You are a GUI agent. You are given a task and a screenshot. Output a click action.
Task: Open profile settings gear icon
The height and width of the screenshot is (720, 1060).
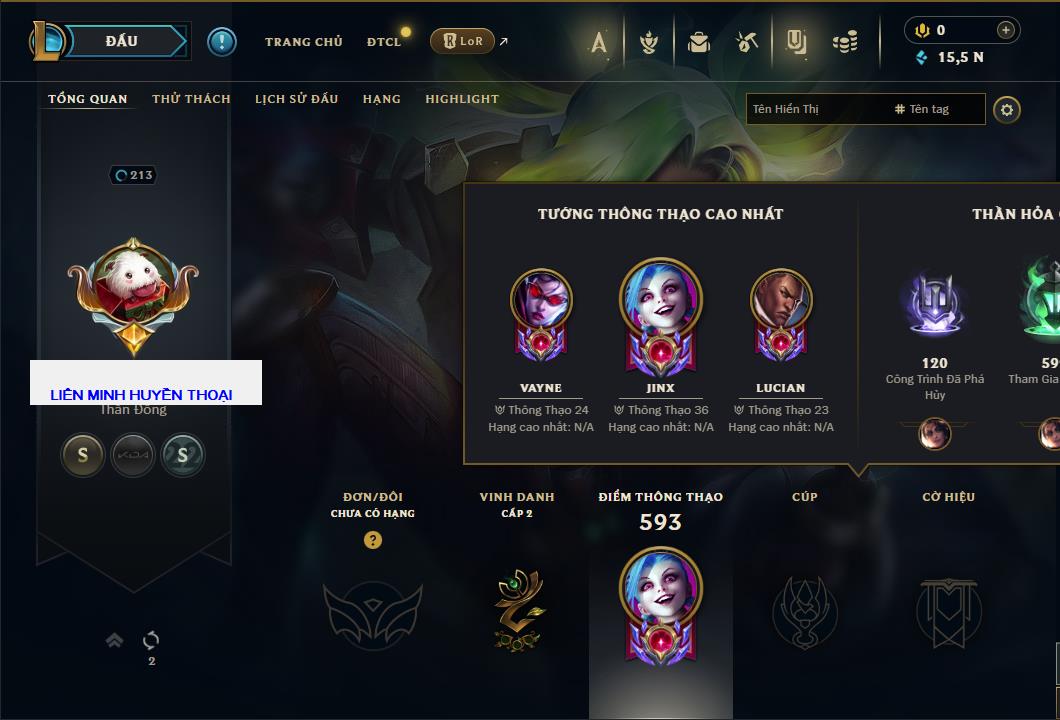tap(1007, 109)
